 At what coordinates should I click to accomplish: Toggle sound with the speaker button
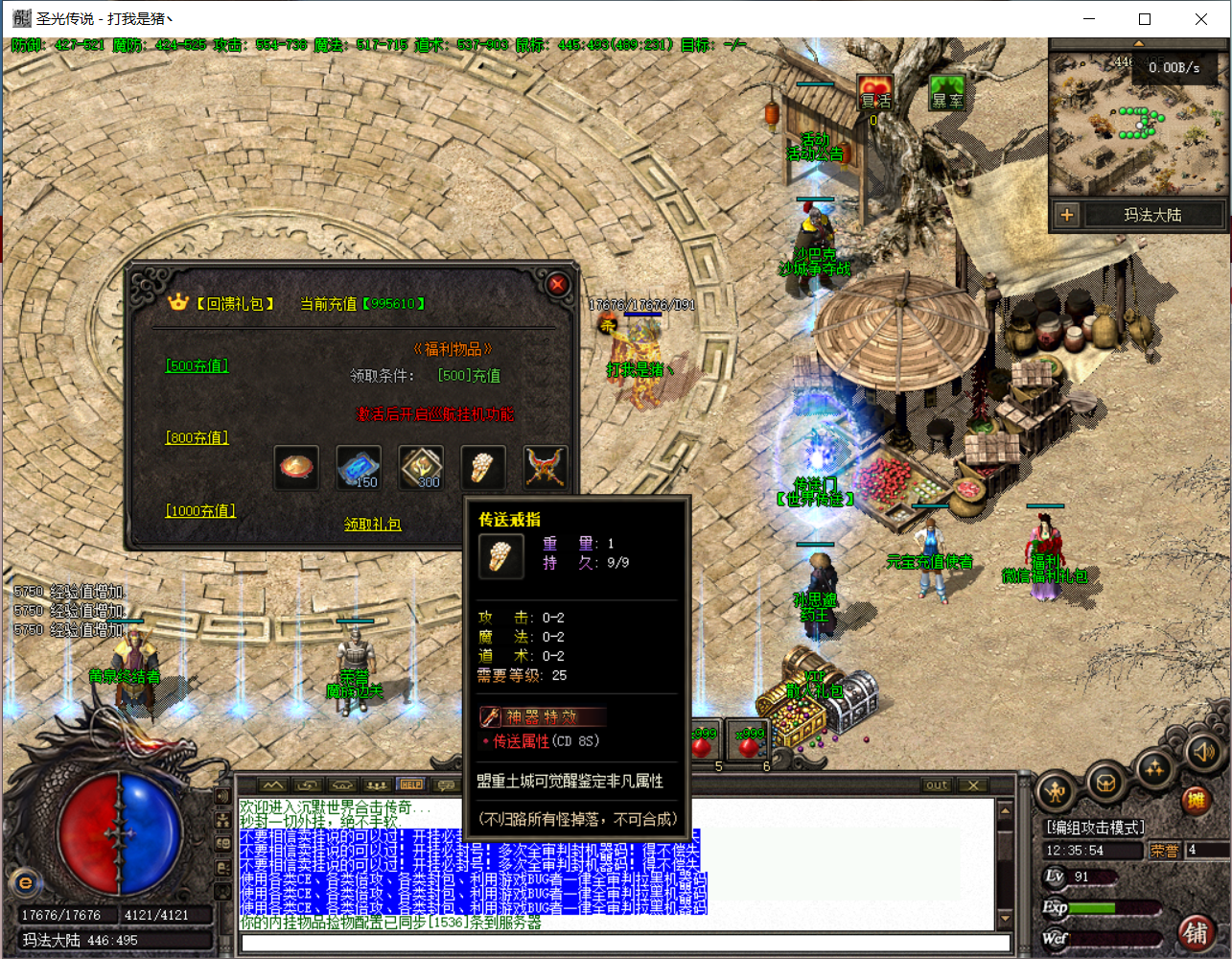pyautogui.click(x=1203, y=752)
